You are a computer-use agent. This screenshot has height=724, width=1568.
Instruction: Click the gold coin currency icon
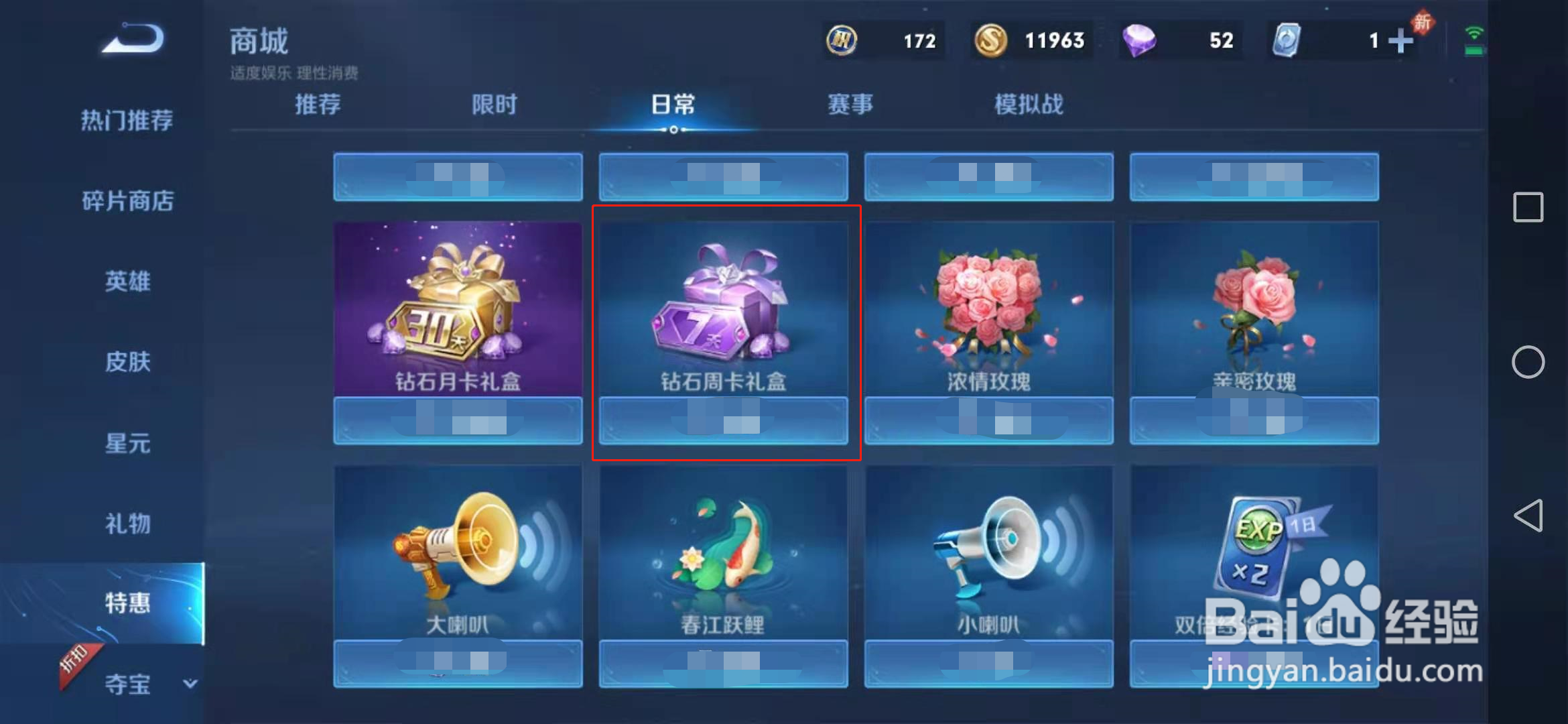(992, 40)
